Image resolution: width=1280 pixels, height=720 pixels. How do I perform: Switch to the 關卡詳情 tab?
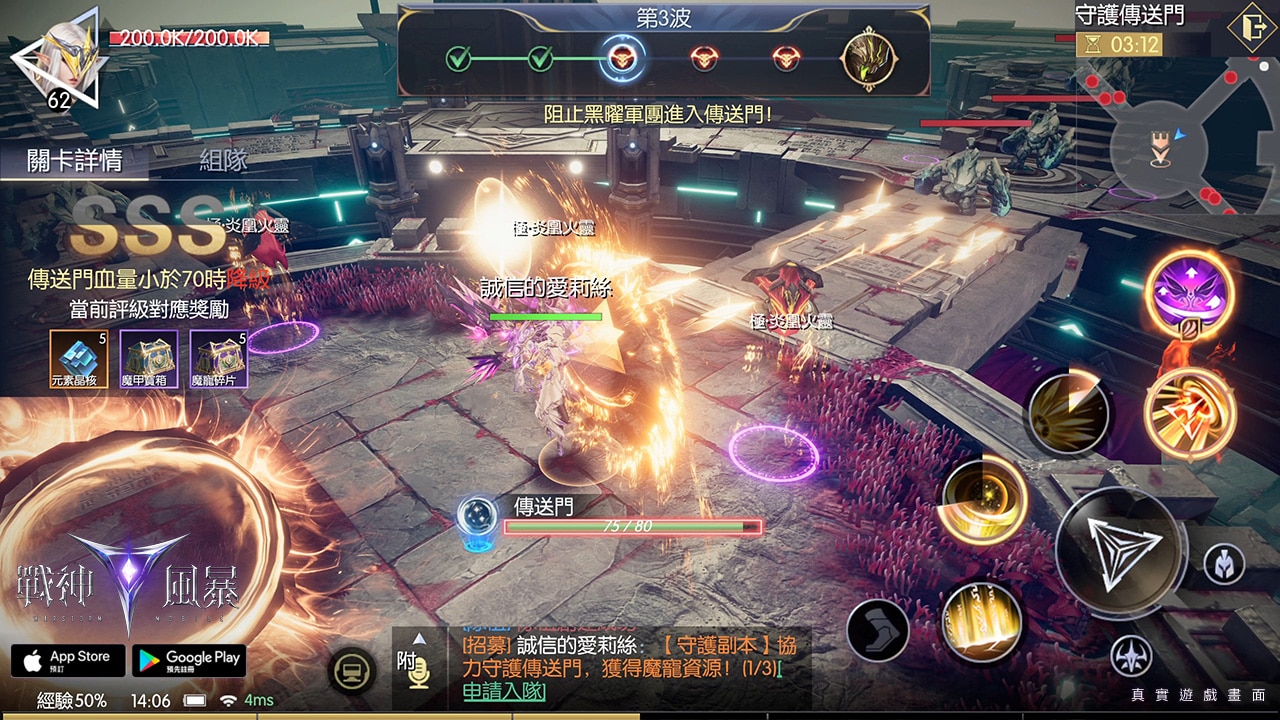click(76, 160)
